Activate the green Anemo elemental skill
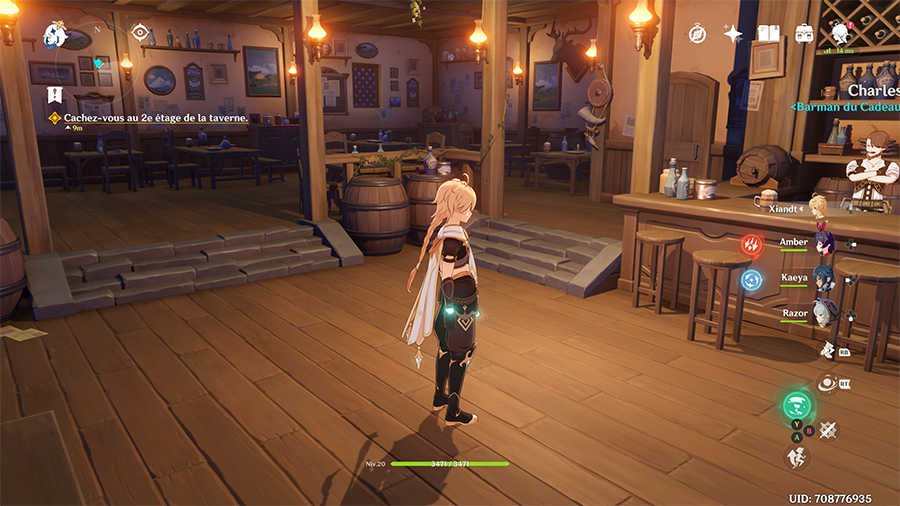Image resolution: width=900 pixels, height=506 pixels. (797, 405)
